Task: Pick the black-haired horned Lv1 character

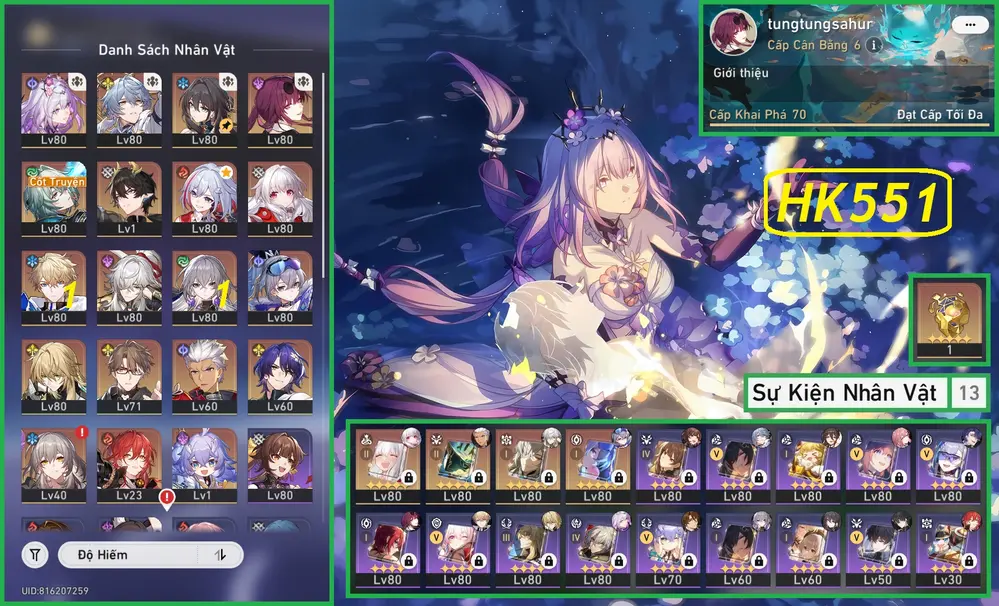Action: coord(129,195)
